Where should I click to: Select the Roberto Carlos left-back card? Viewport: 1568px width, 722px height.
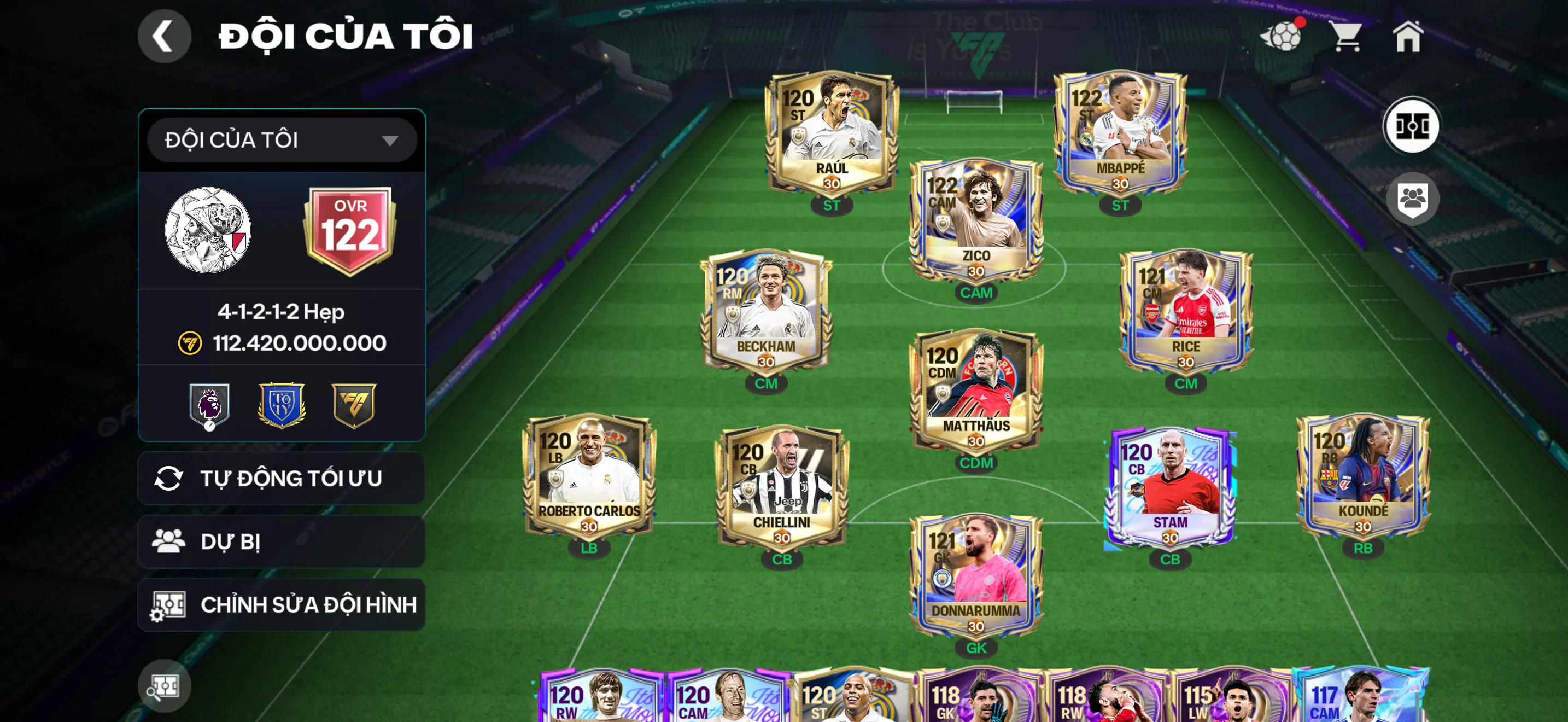[x=589, y=474]
